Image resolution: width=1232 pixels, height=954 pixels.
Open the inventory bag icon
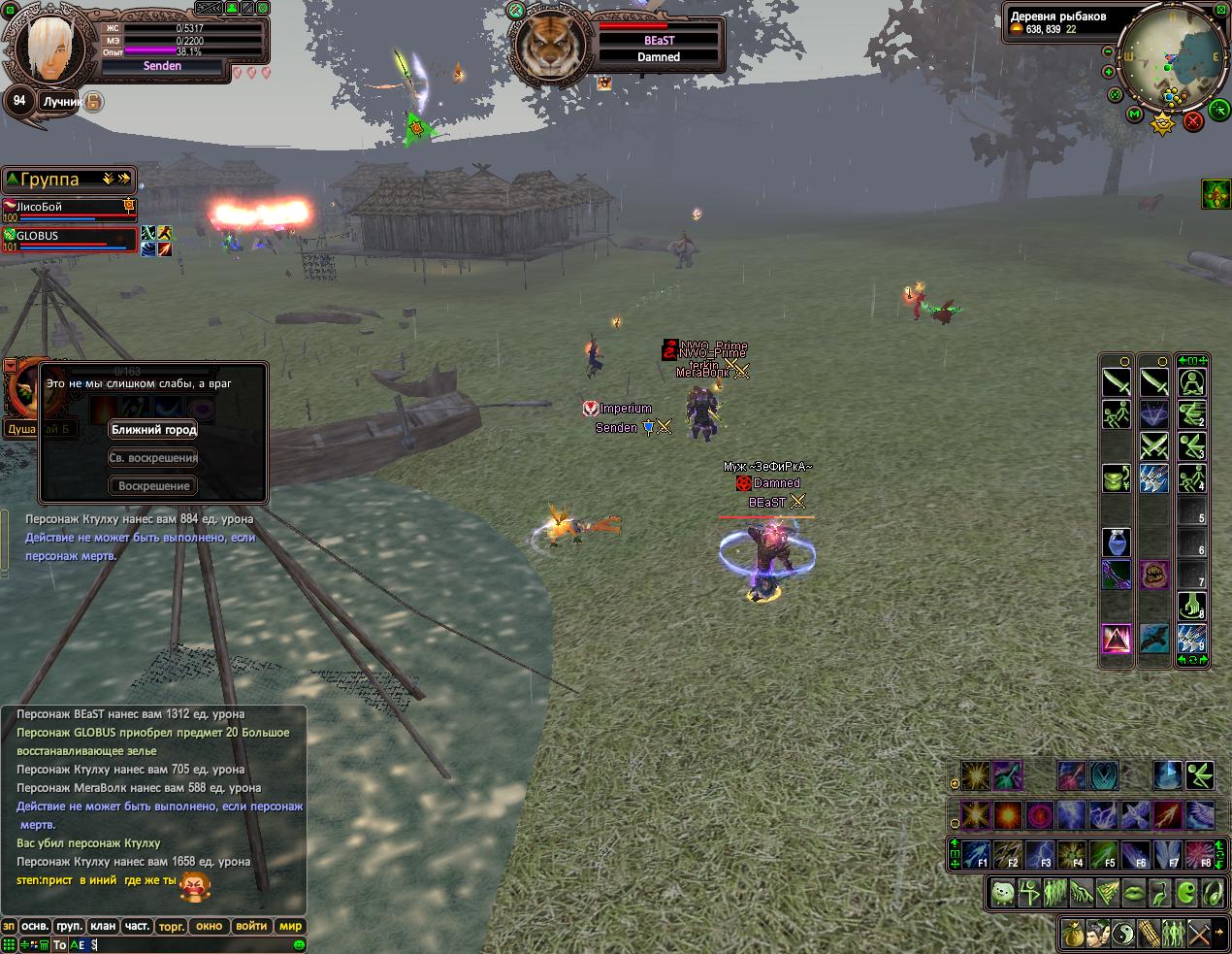(1072, 933)
